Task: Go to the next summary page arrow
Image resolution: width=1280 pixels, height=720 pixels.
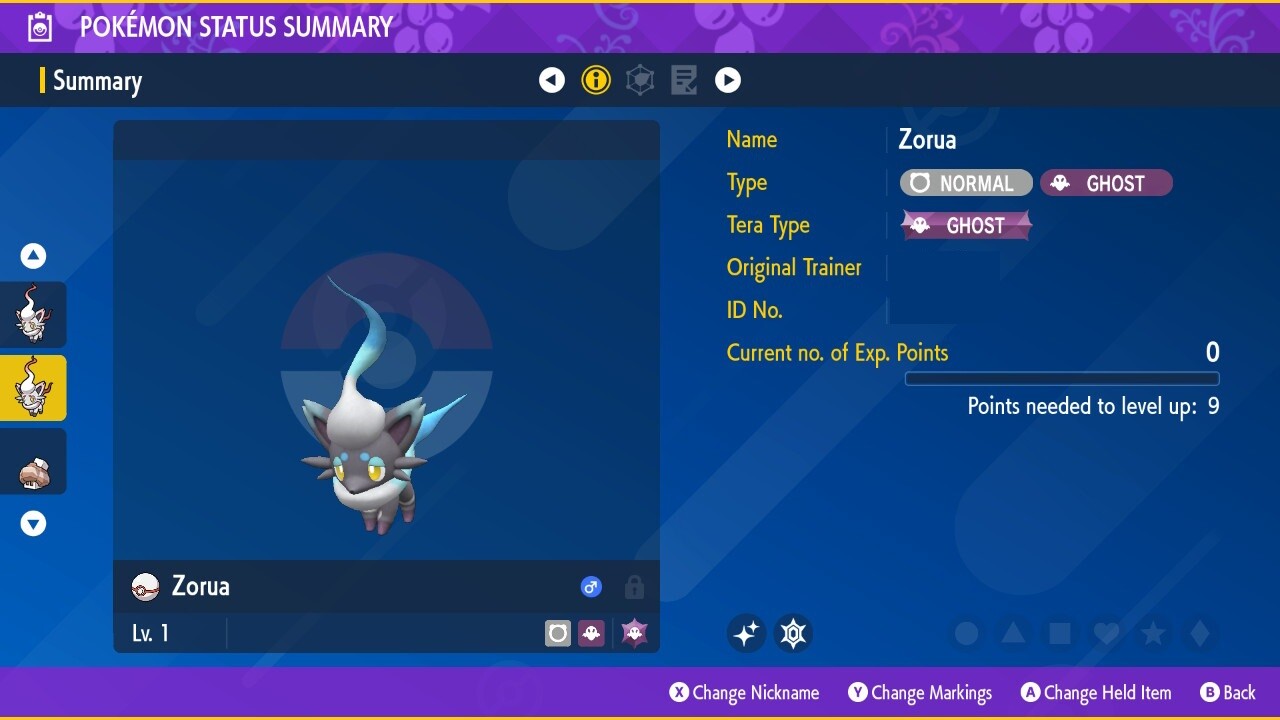Action: coord(728,80)
